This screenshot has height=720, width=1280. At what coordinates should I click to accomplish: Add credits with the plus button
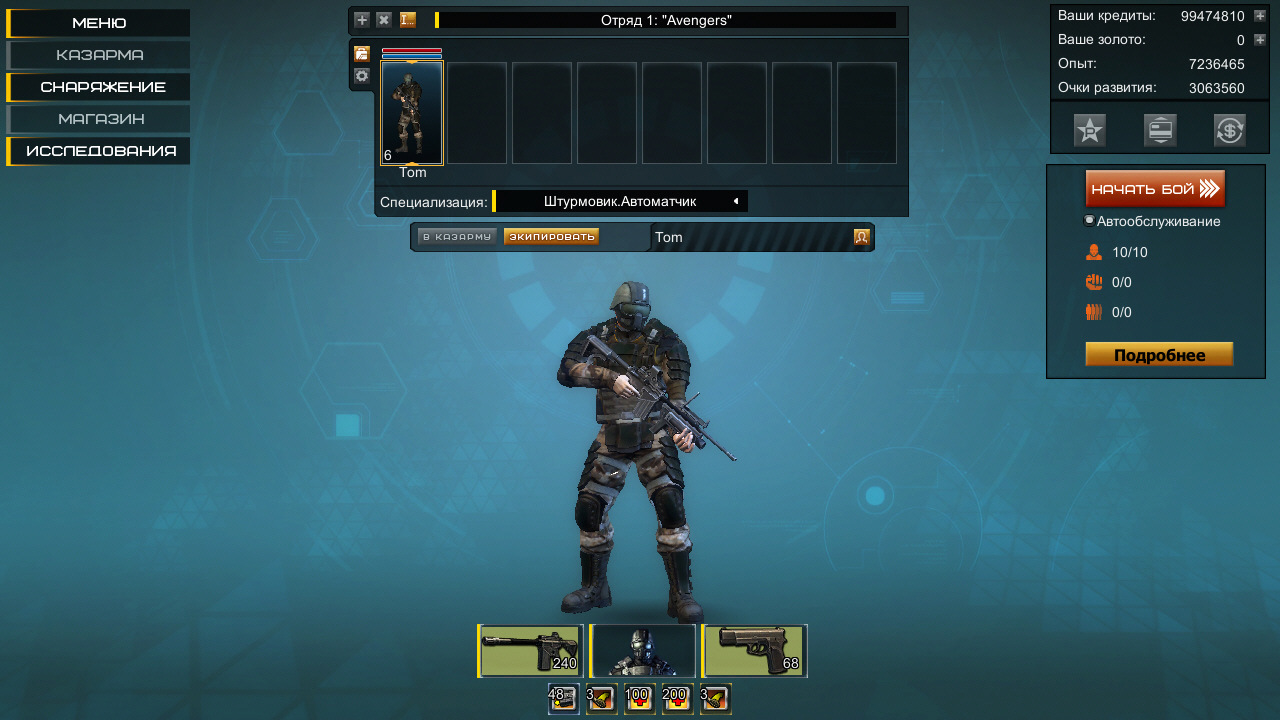click(1260, 16)
